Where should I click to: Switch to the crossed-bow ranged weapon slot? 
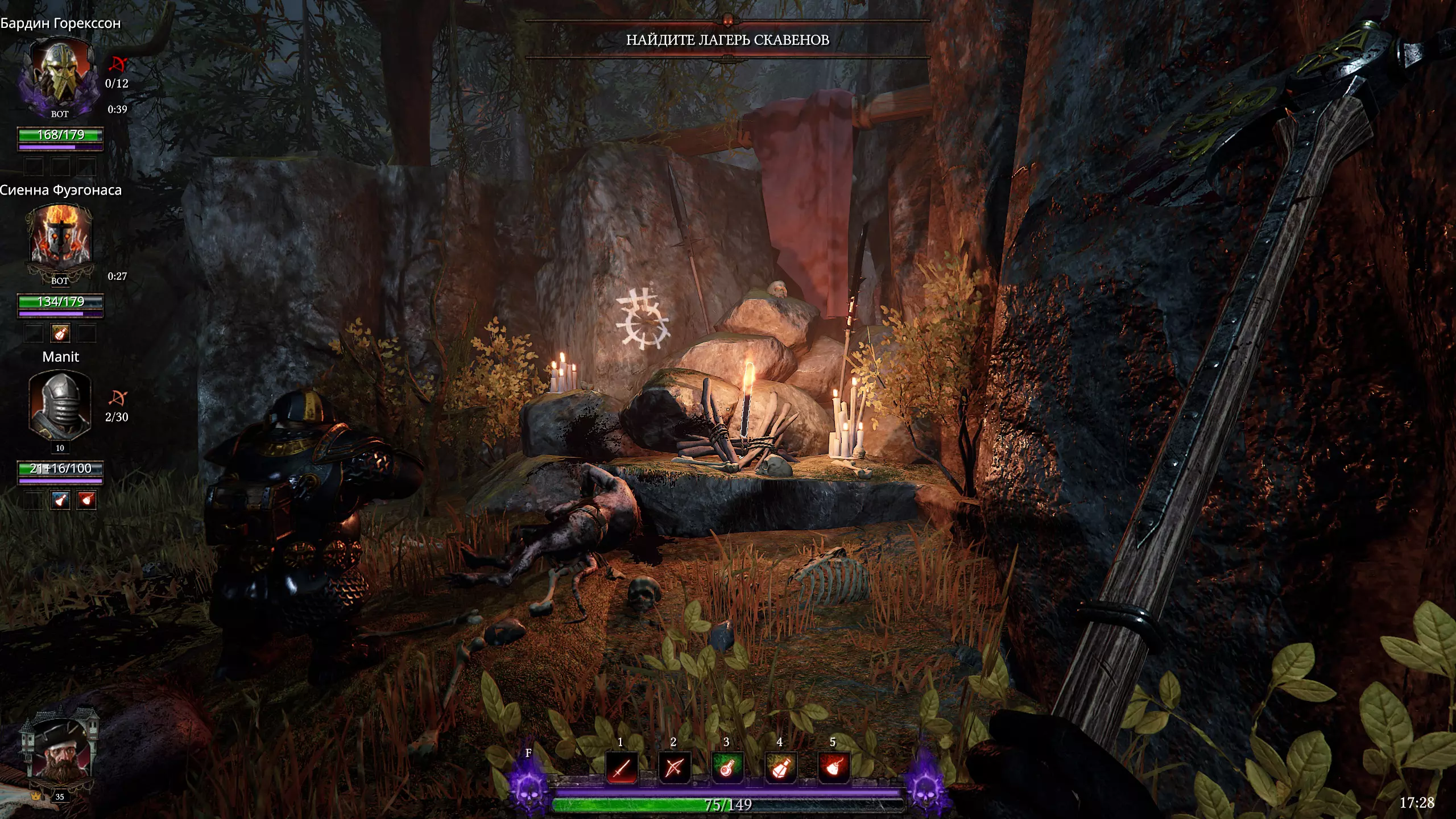pyautogui.click(x=674, y=768)
